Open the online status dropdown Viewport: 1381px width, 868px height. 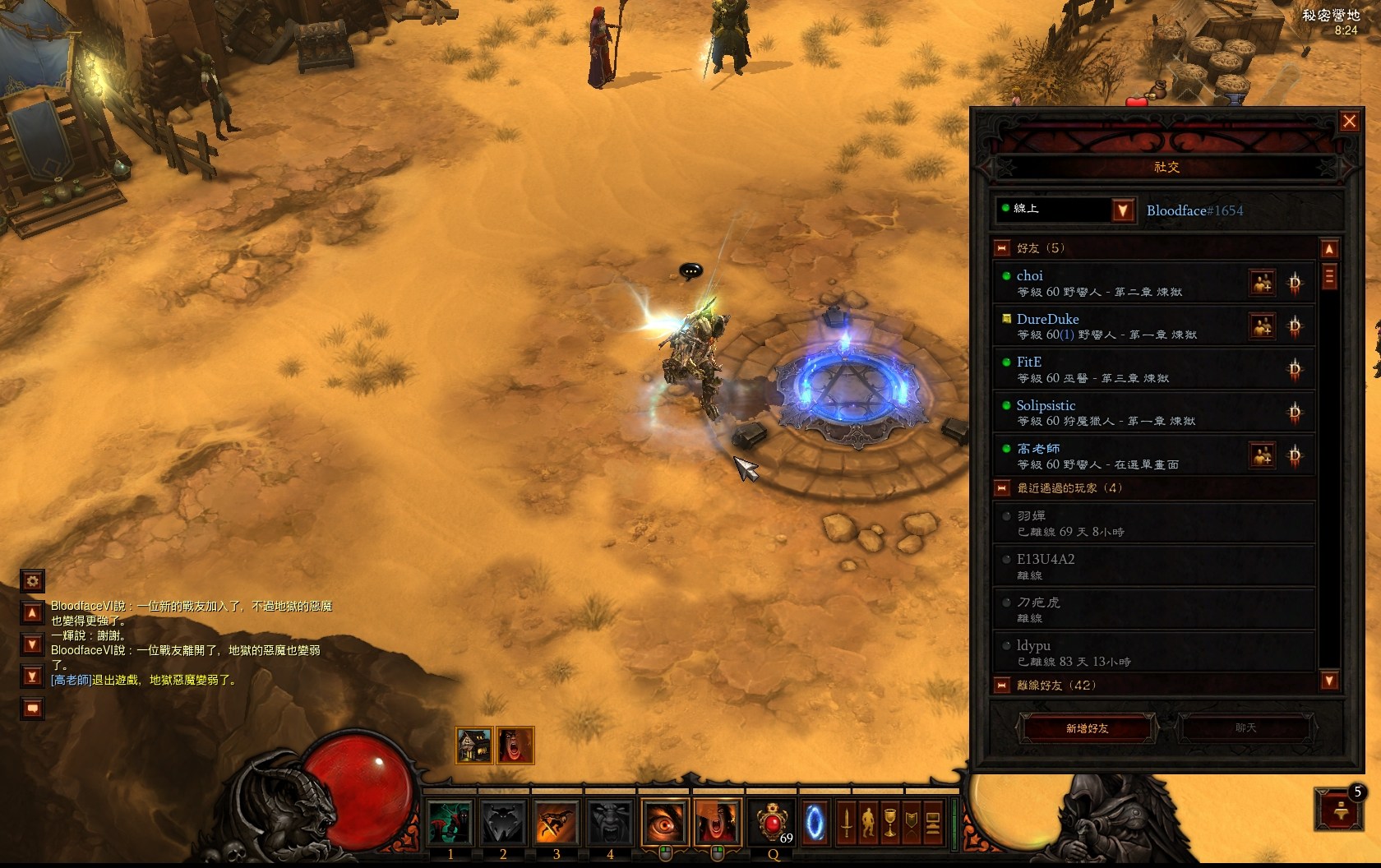pyautogui.click(x=1123, y=210)
